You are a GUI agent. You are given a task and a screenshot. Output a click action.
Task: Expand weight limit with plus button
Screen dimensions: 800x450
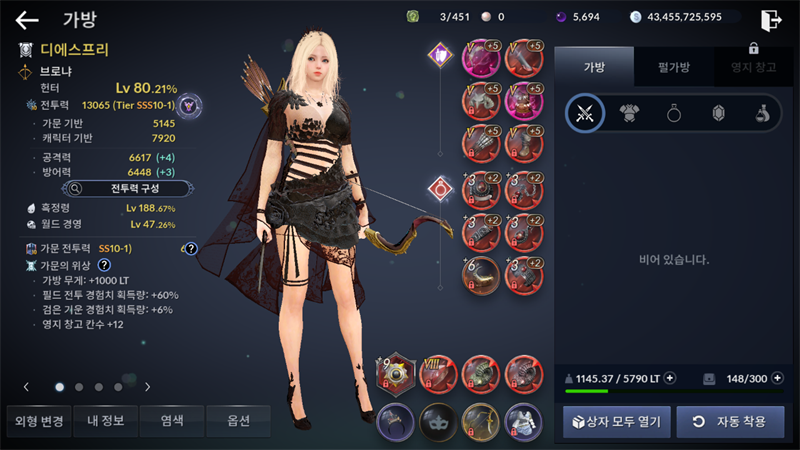[x=670, y=378]
